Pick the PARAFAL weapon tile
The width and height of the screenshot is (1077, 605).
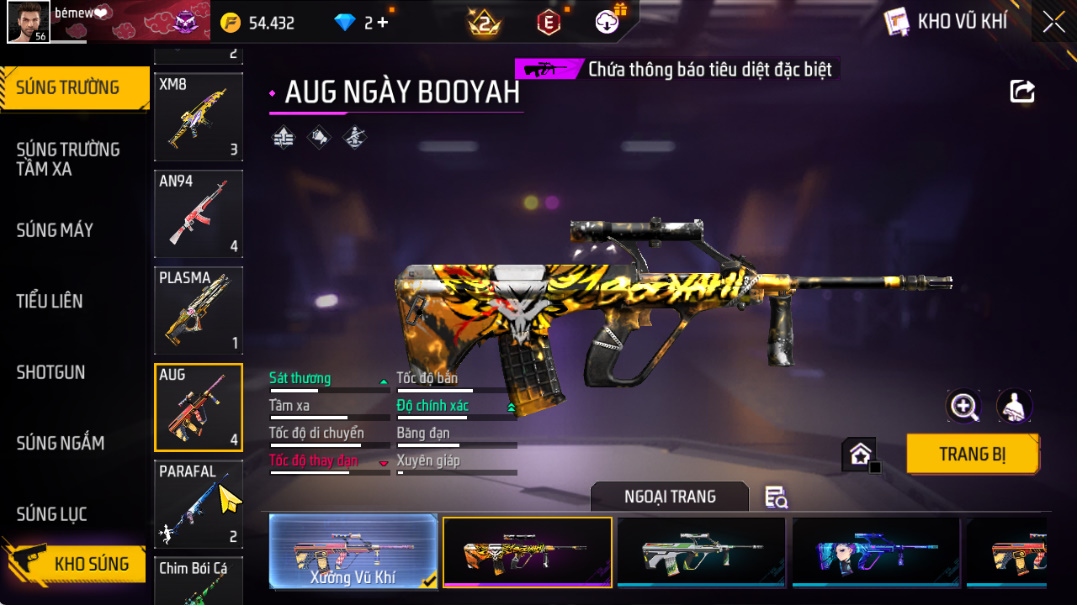point(198,503)
